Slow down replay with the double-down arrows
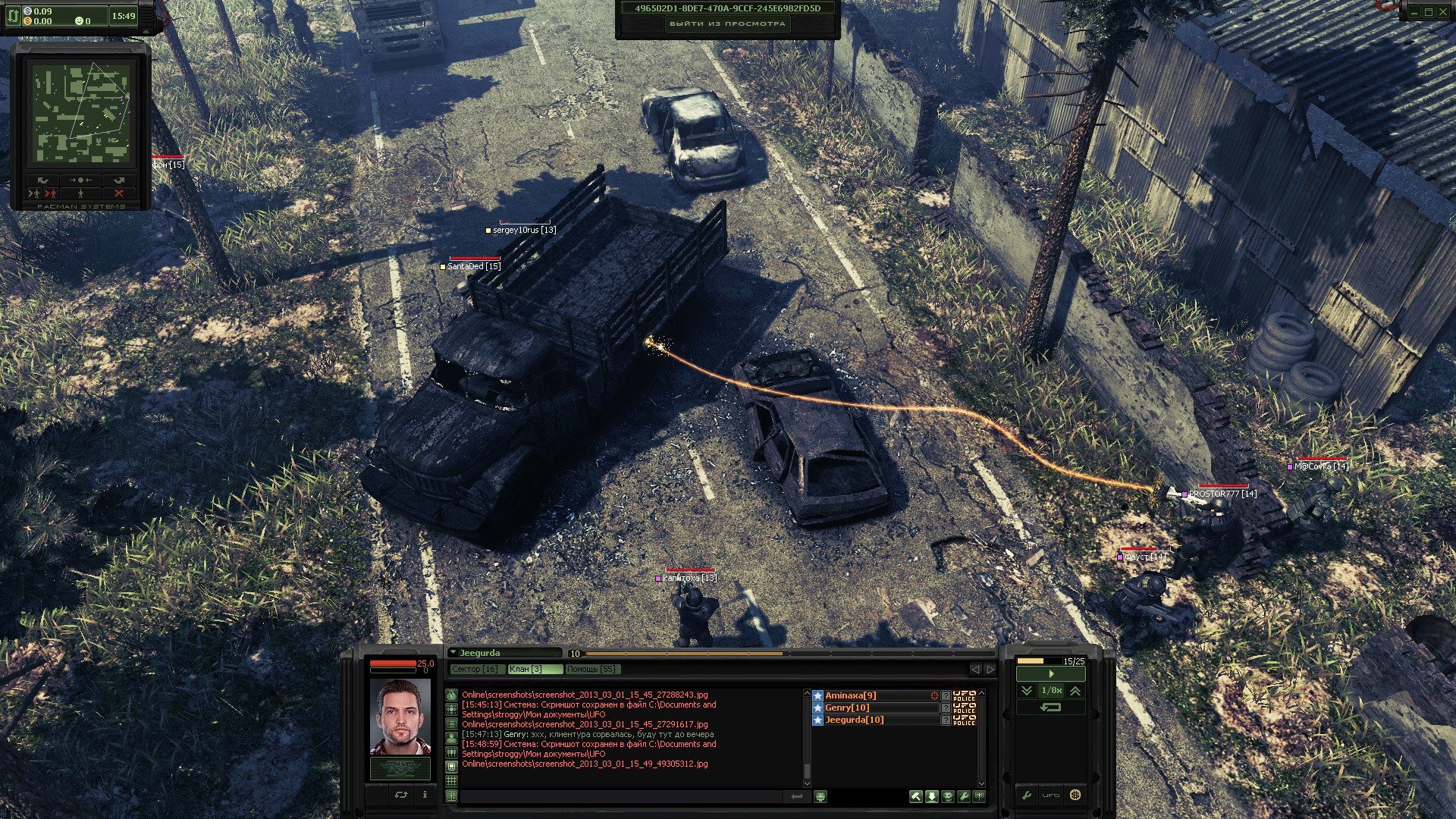 [1026, 690]
